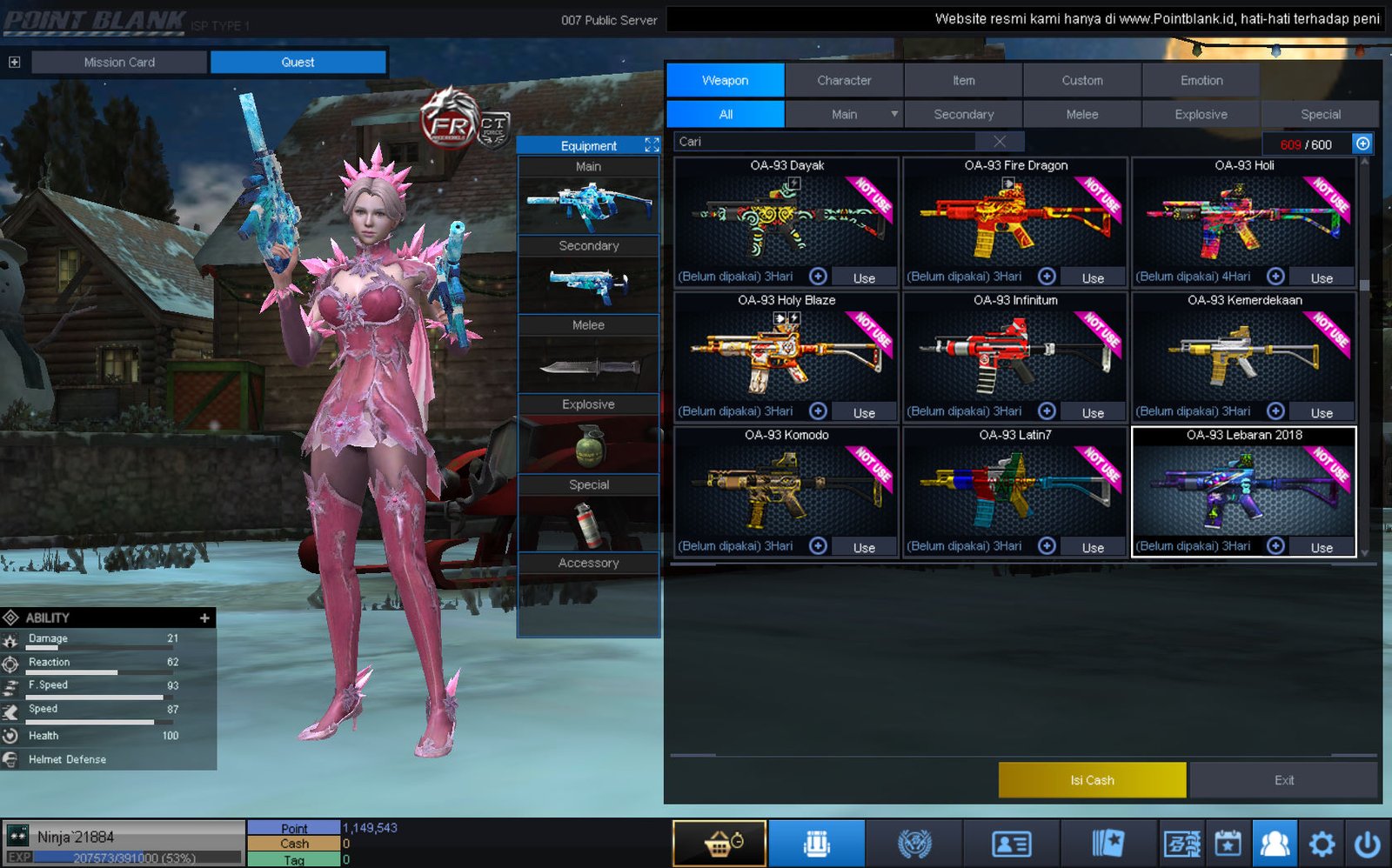Filter weapons by Melee category
This screenshot has width=1392, height=868.
coord(1081,114)
